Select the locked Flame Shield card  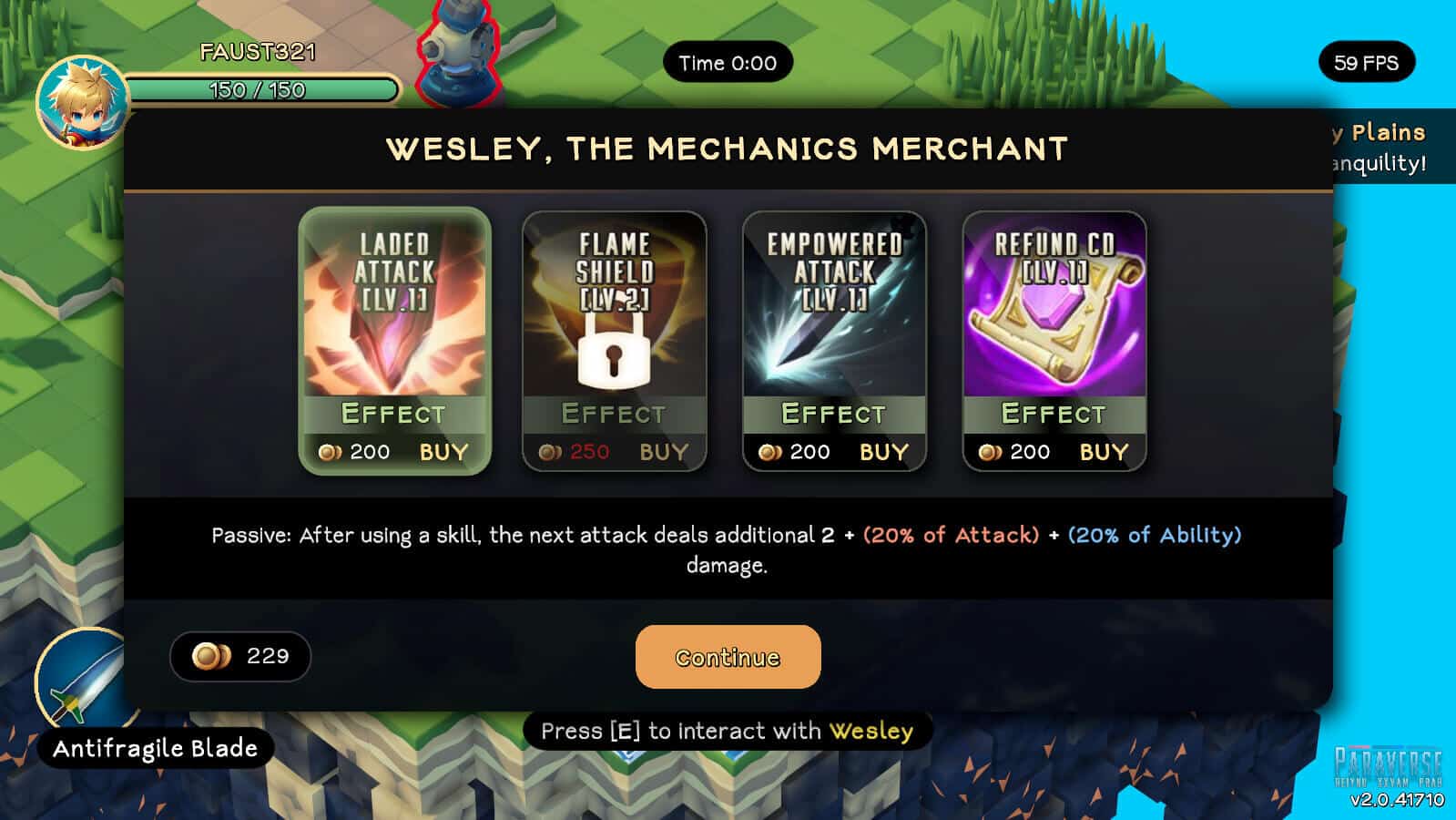pos(614,310)
